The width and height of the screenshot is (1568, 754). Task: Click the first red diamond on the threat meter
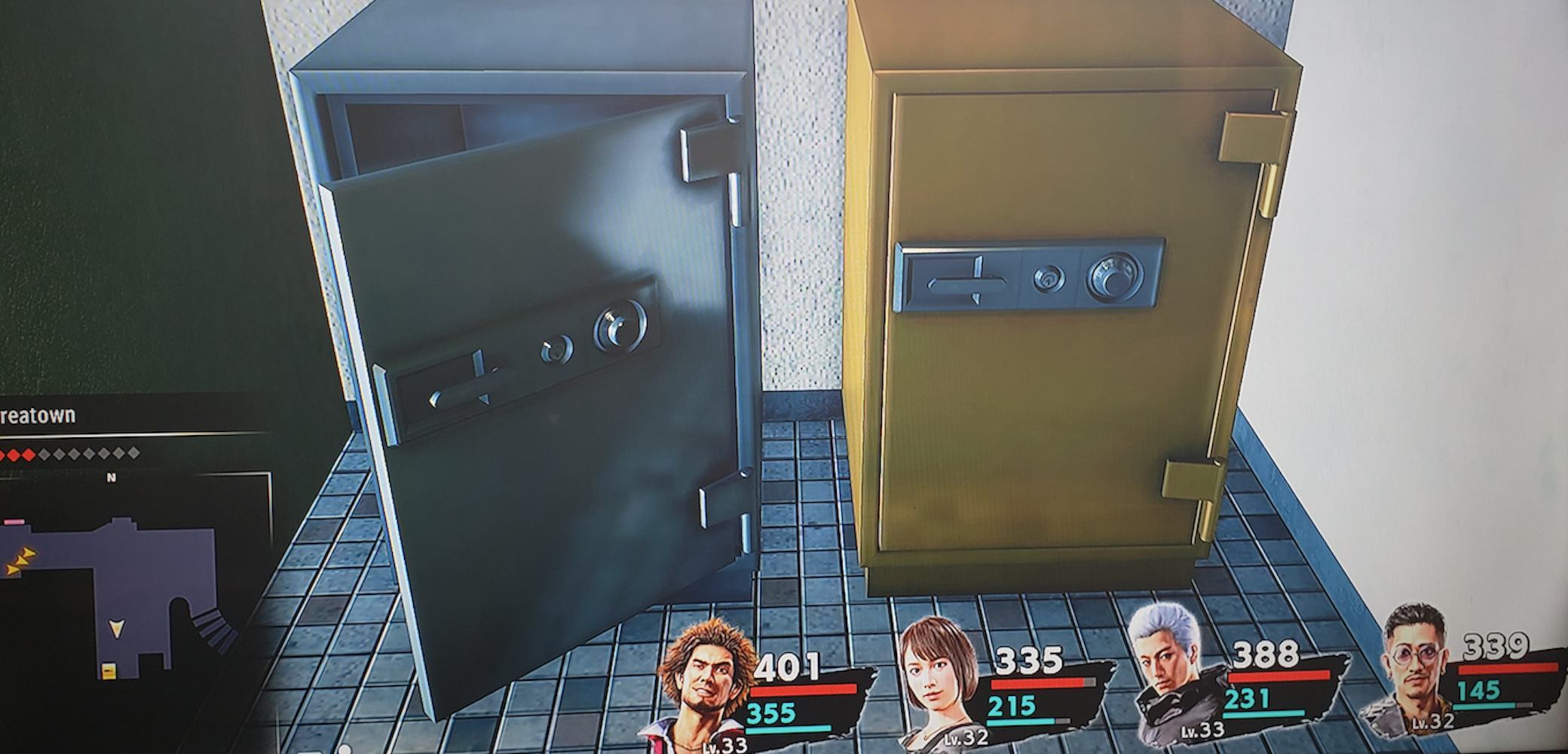point(5,454)
